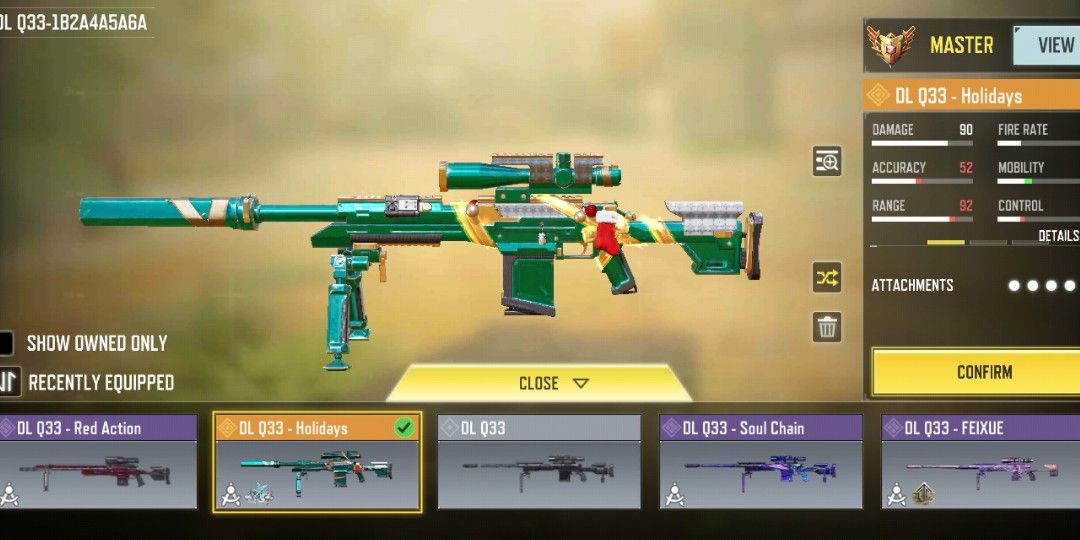1080x540 pixels.
Task: Click the shuffle random skin icon
Action: (827, 278)
